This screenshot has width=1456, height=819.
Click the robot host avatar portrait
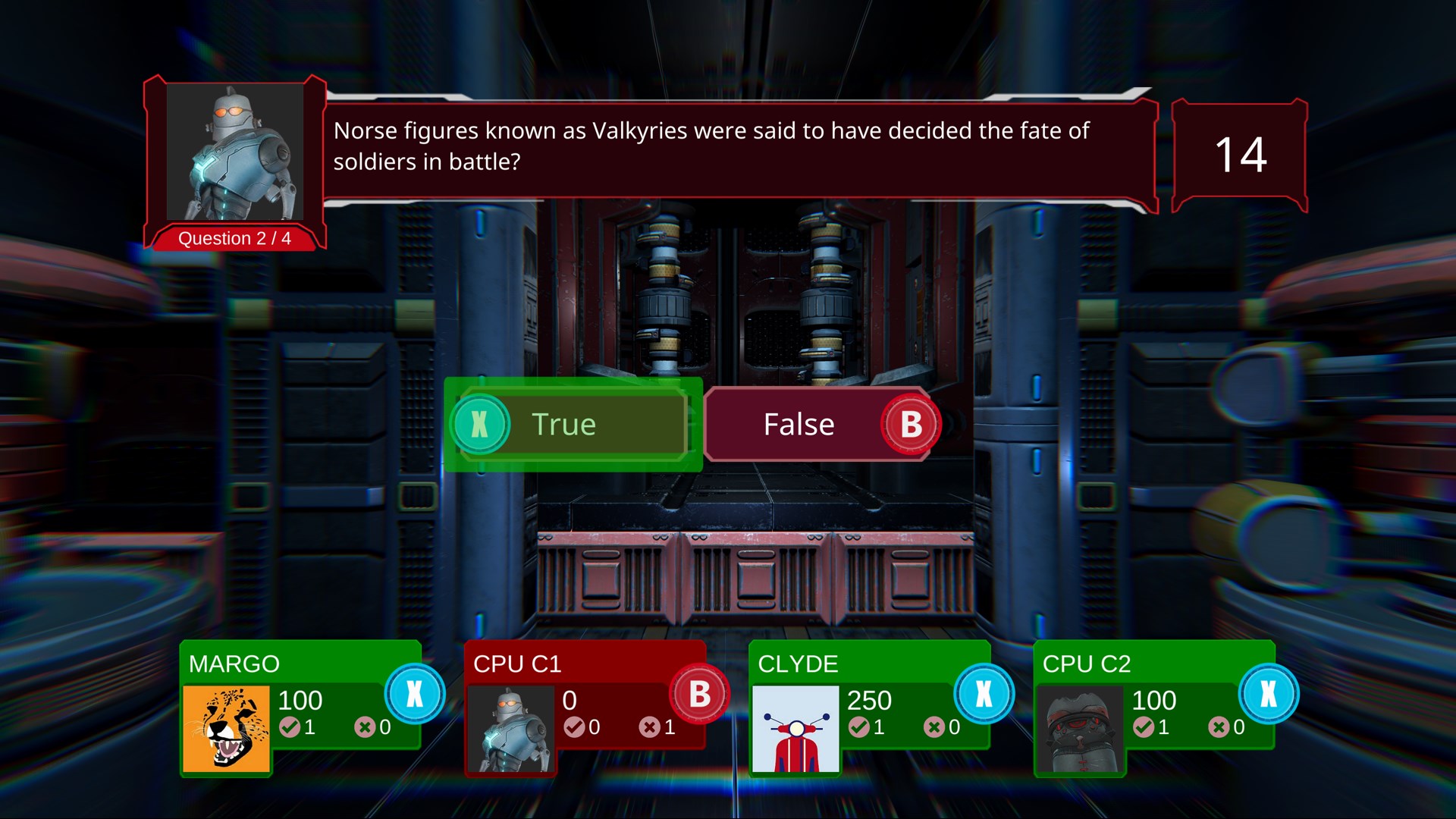[234, 152]
